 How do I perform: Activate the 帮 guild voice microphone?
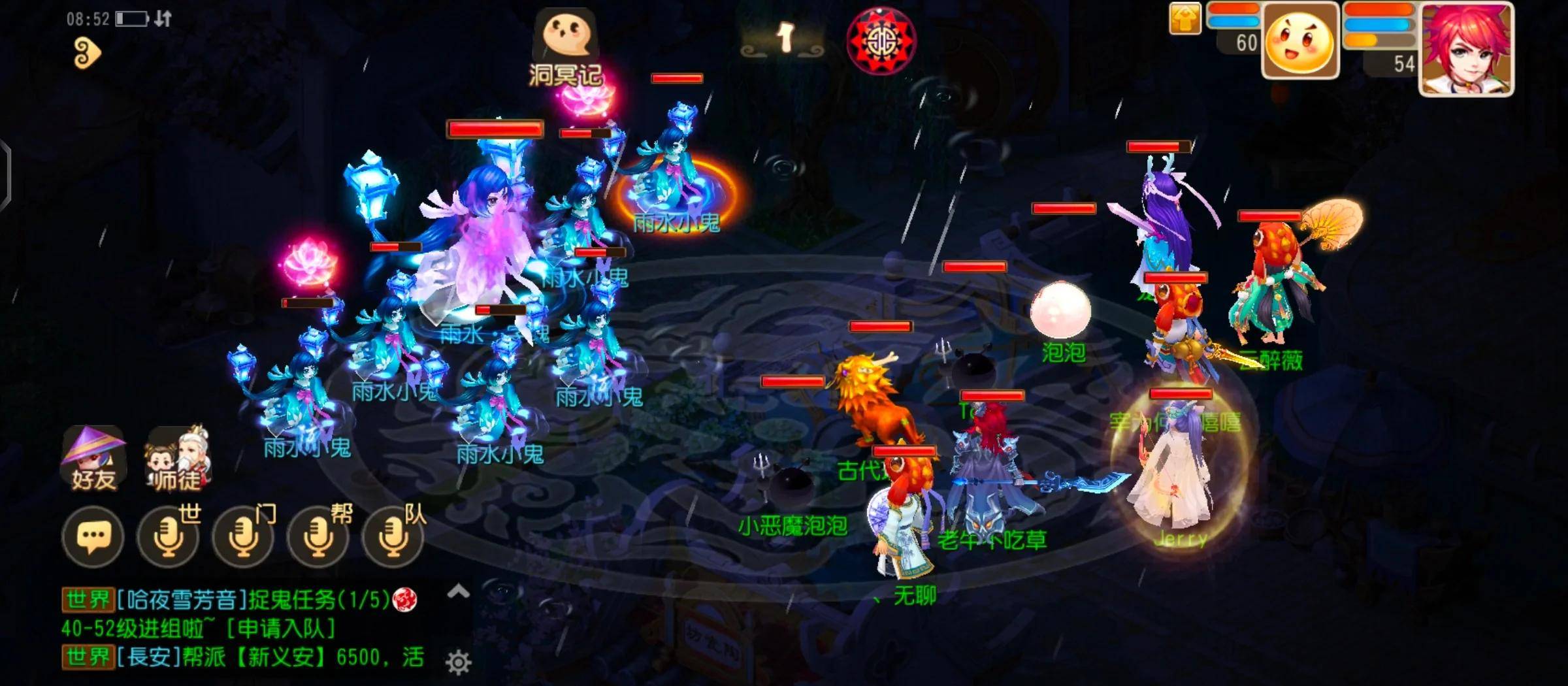(x=318, y=537)
